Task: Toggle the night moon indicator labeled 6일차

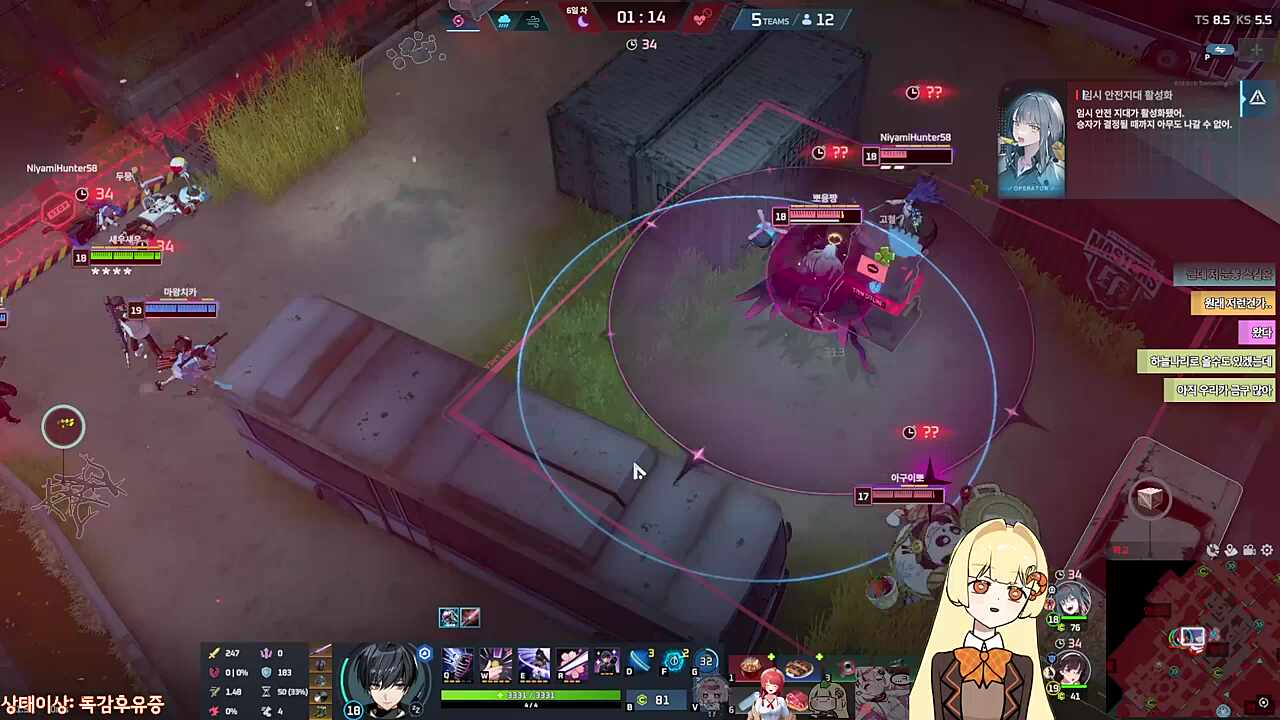Action: click(x=585, y=21)
